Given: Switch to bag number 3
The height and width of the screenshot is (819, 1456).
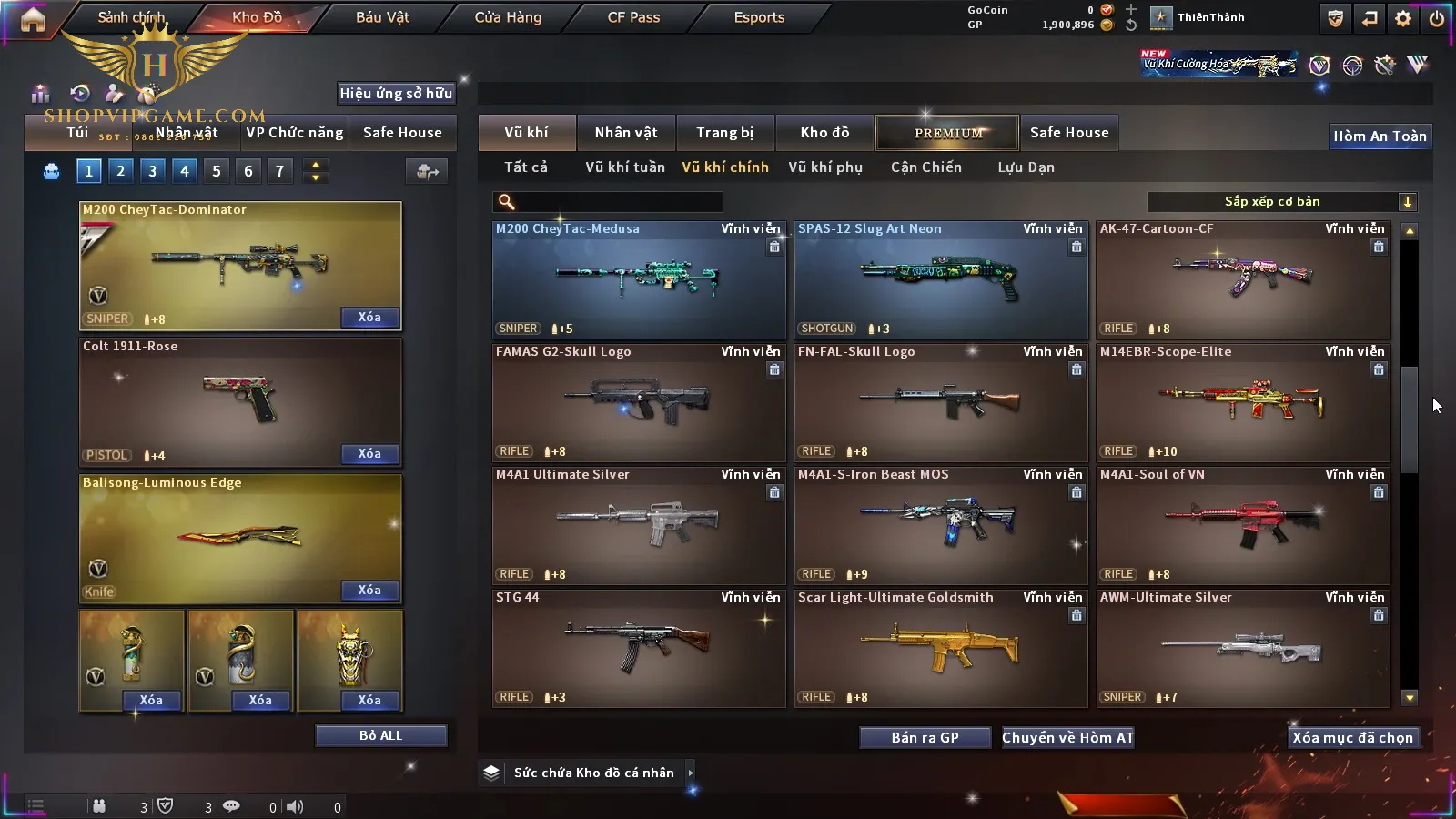Looking at the screenshot, I should 152,170.
